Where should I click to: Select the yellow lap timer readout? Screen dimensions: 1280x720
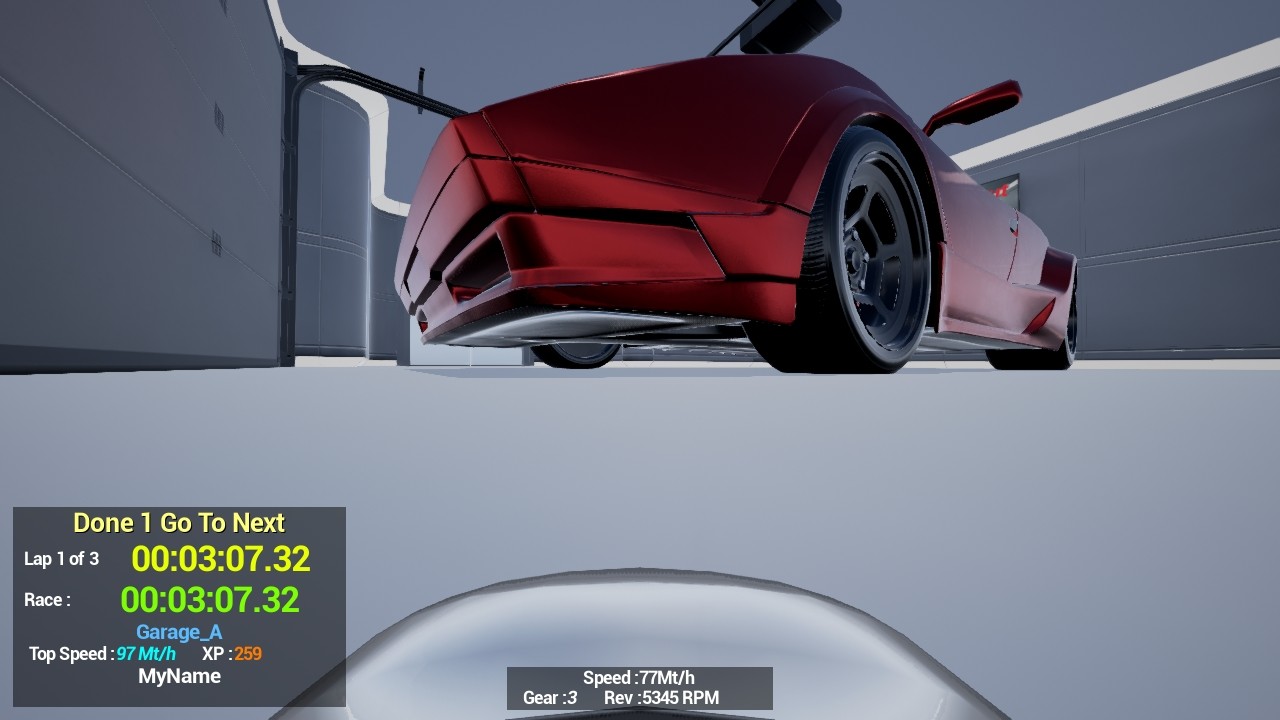click(x=222, y=559)
